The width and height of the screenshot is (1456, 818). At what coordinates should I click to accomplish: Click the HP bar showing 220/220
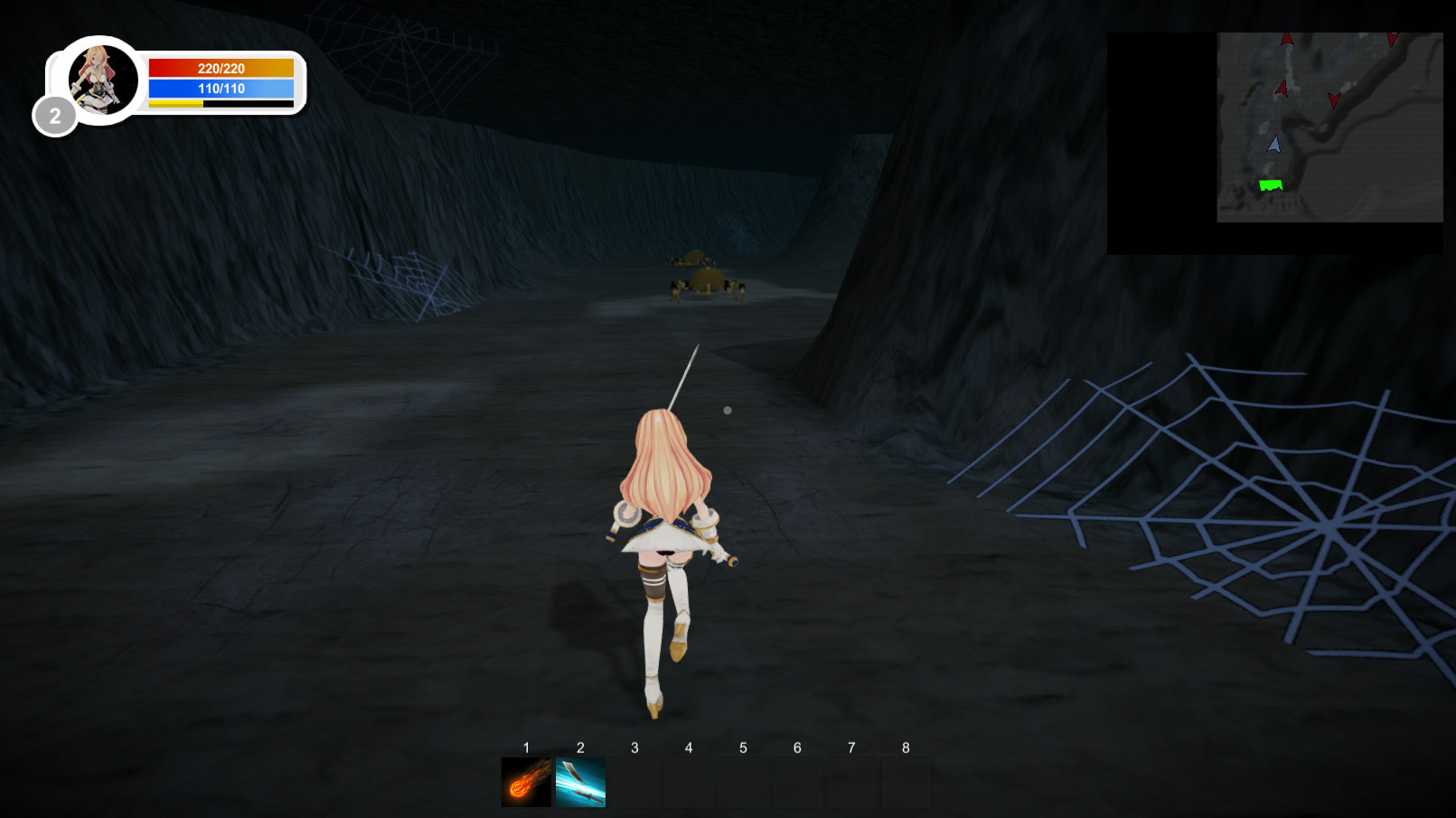pos(221,67)
